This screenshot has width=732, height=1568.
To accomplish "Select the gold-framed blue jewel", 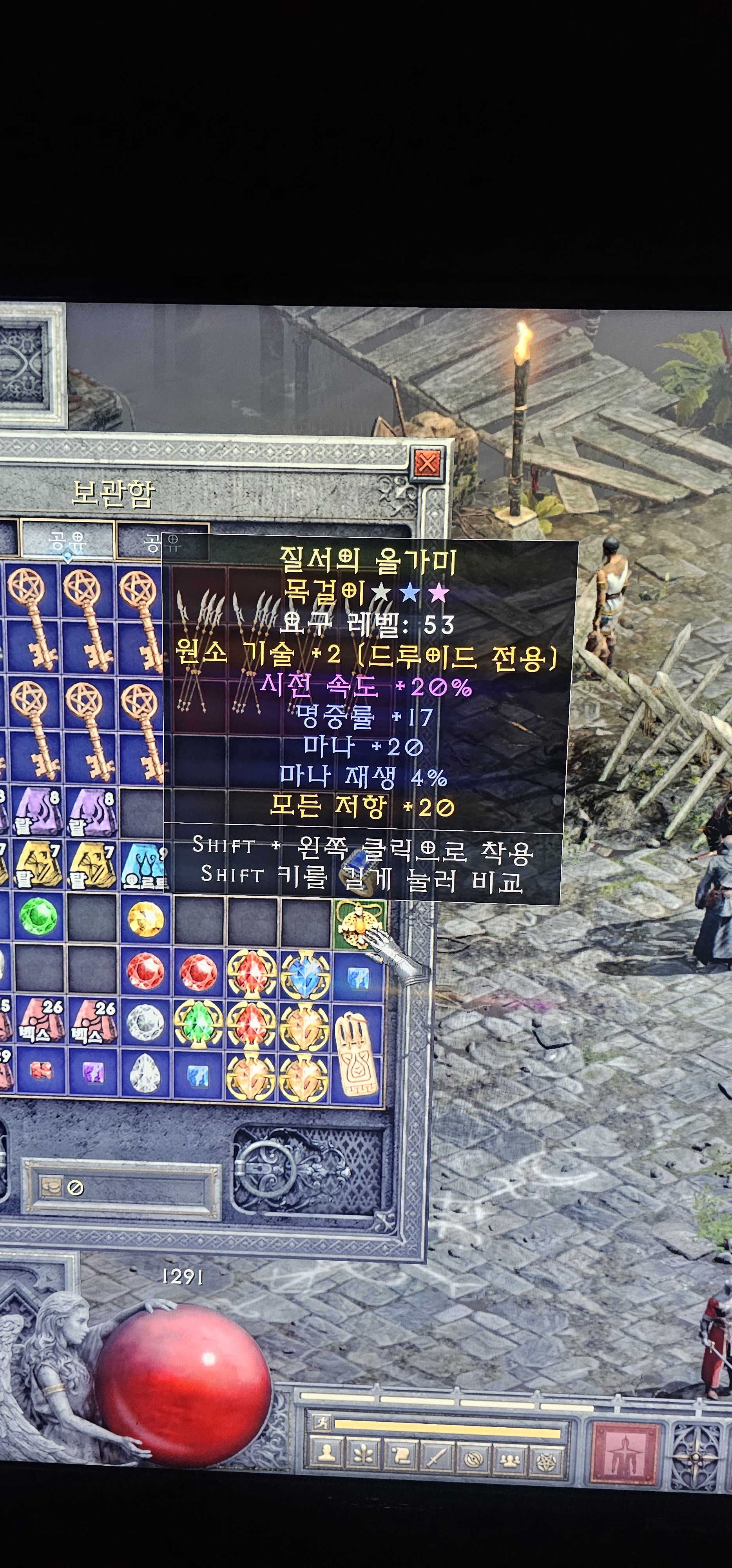I will click(304, 971).
